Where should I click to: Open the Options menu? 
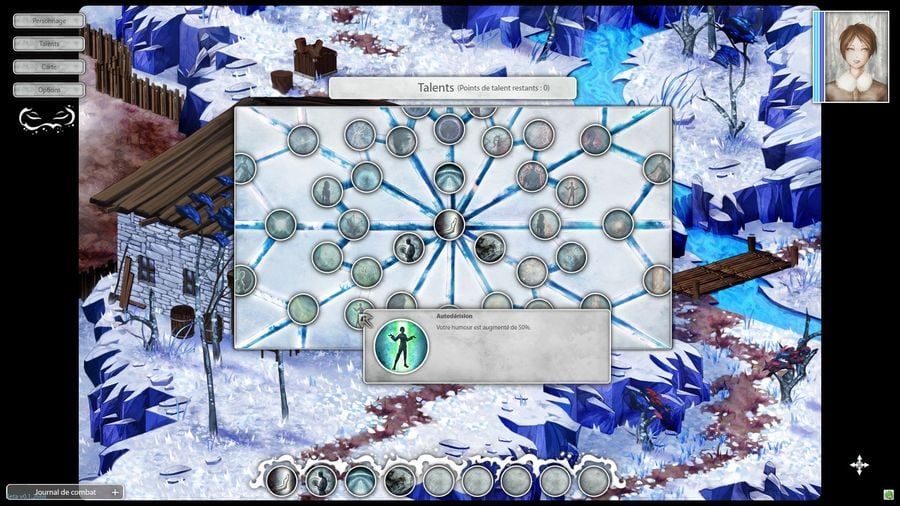[48, 90]
